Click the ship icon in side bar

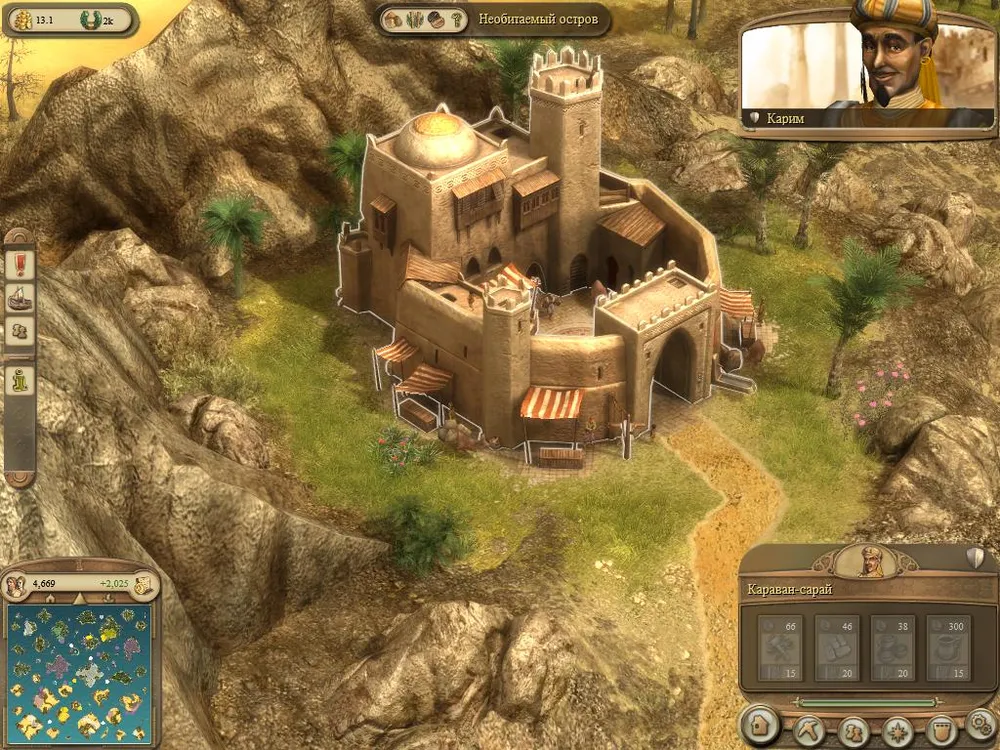click(20, 297)
